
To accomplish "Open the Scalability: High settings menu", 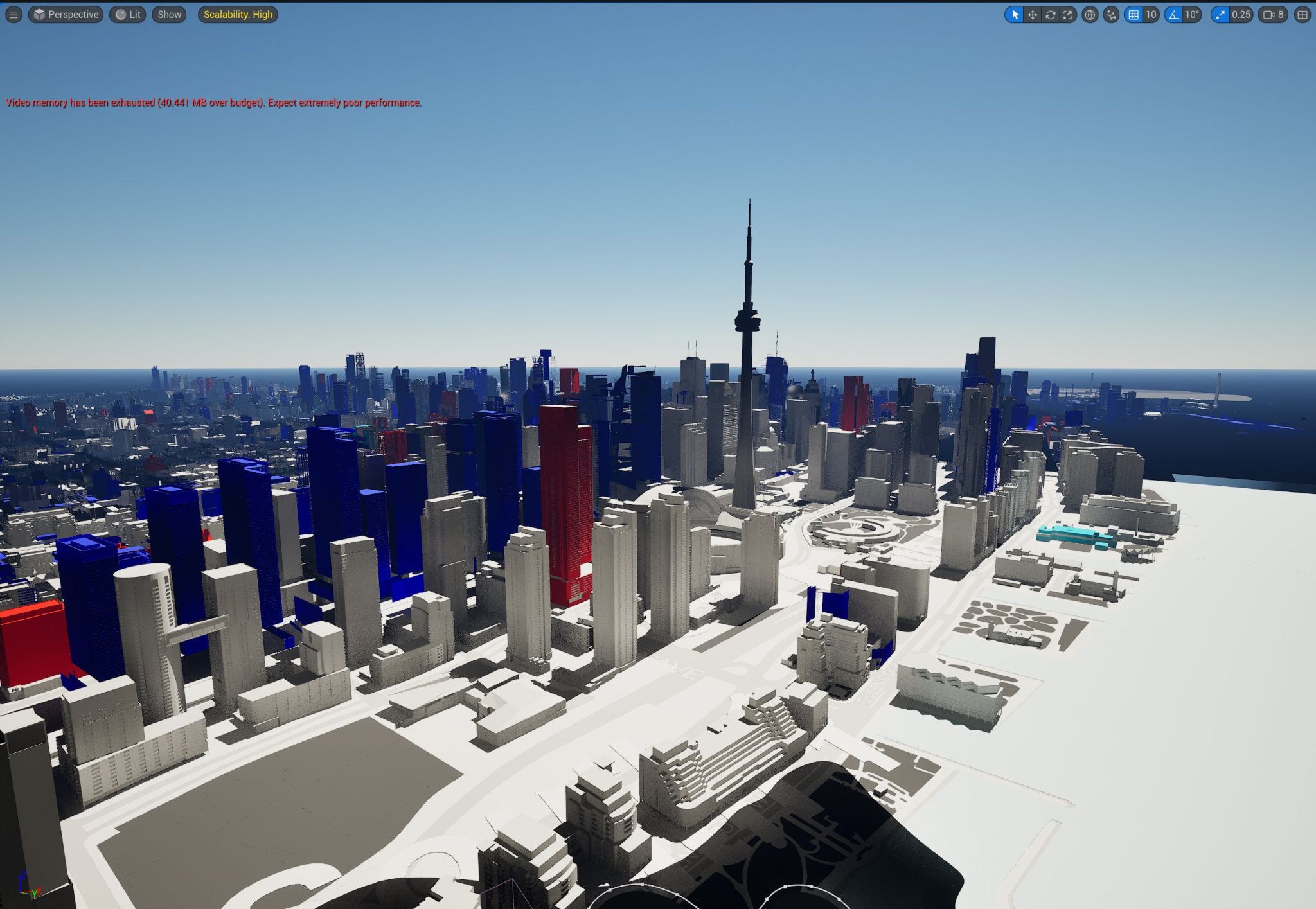I will coord(238,14).
